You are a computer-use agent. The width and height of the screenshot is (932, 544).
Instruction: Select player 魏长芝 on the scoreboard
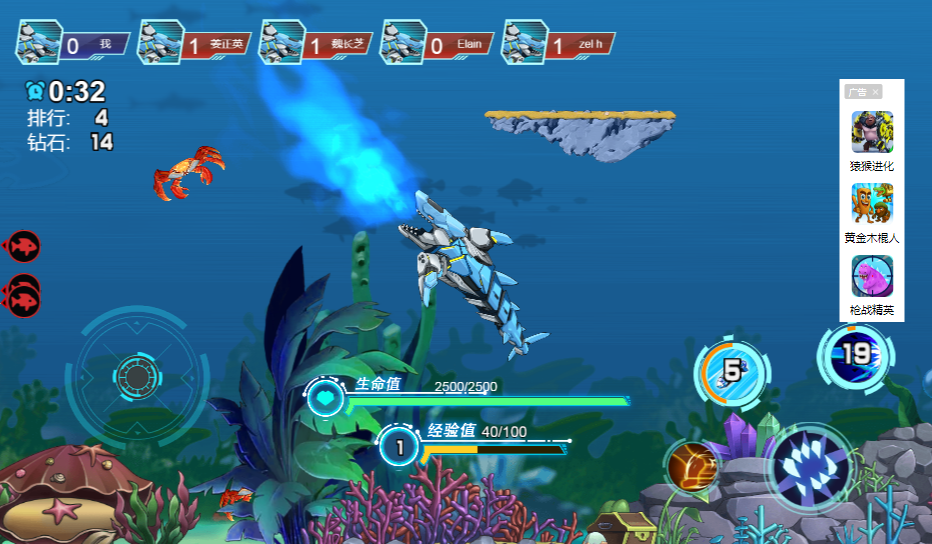(316, 44)
